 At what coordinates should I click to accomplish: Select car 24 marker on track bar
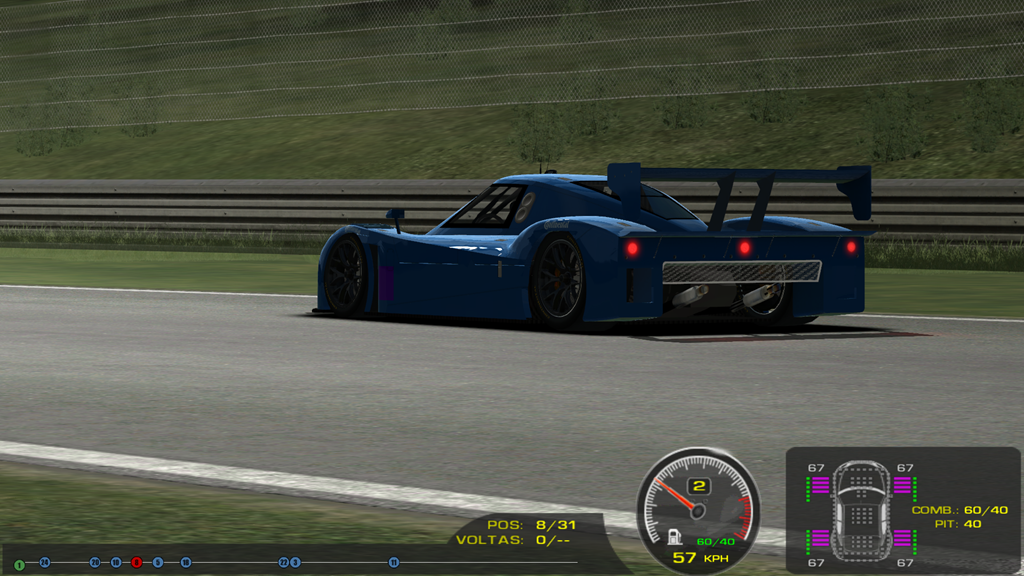45,562
